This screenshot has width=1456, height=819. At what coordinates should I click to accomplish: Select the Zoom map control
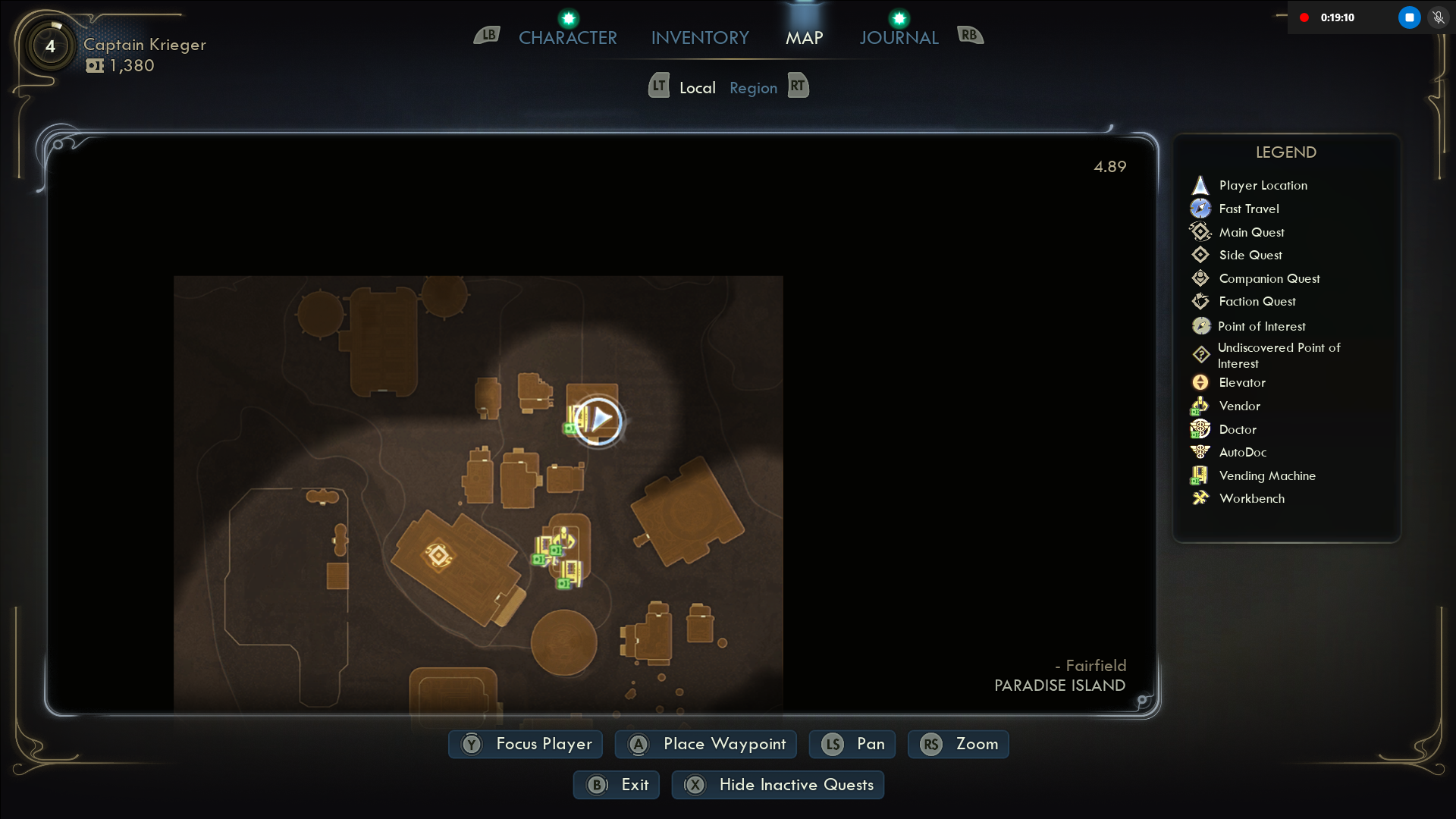coord(959,744)
